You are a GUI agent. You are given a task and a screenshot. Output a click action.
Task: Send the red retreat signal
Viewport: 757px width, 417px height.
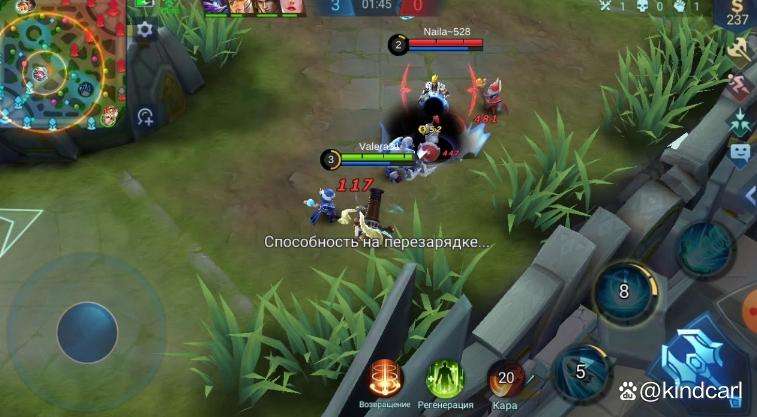tap(741, 86)
